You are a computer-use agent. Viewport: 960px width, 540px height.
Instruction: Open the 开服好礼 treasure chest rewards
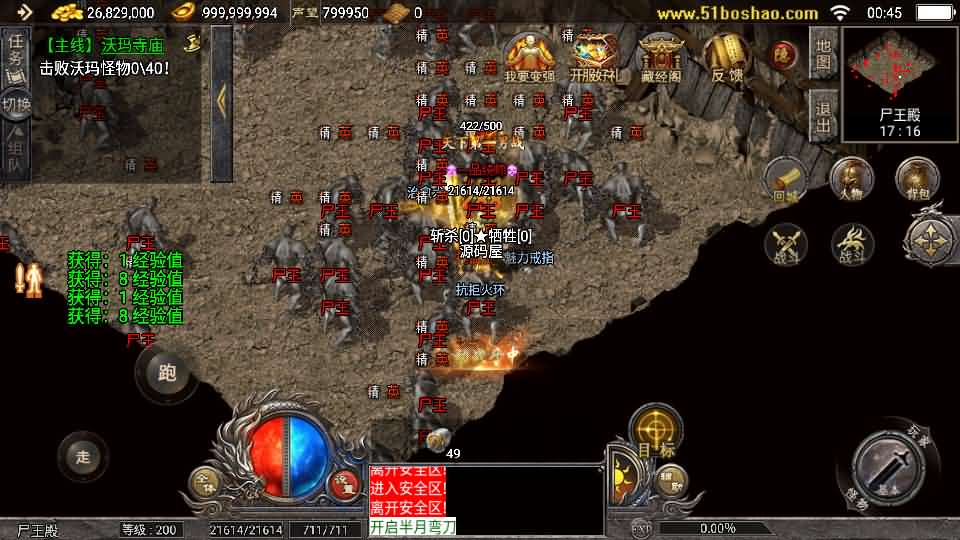tap(595, 57)
